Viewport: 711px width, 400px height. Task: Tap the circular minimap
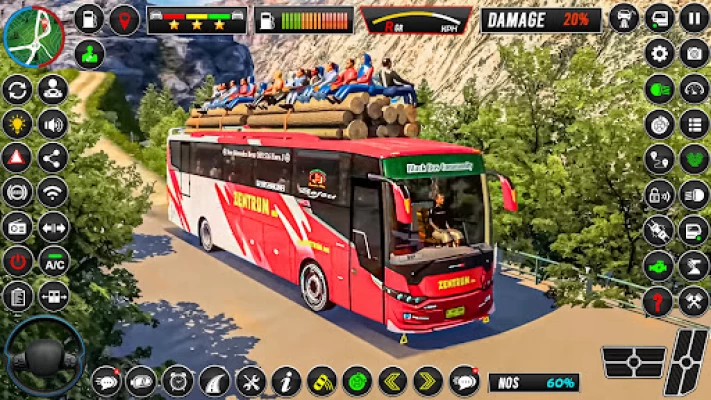coord(33,36)
